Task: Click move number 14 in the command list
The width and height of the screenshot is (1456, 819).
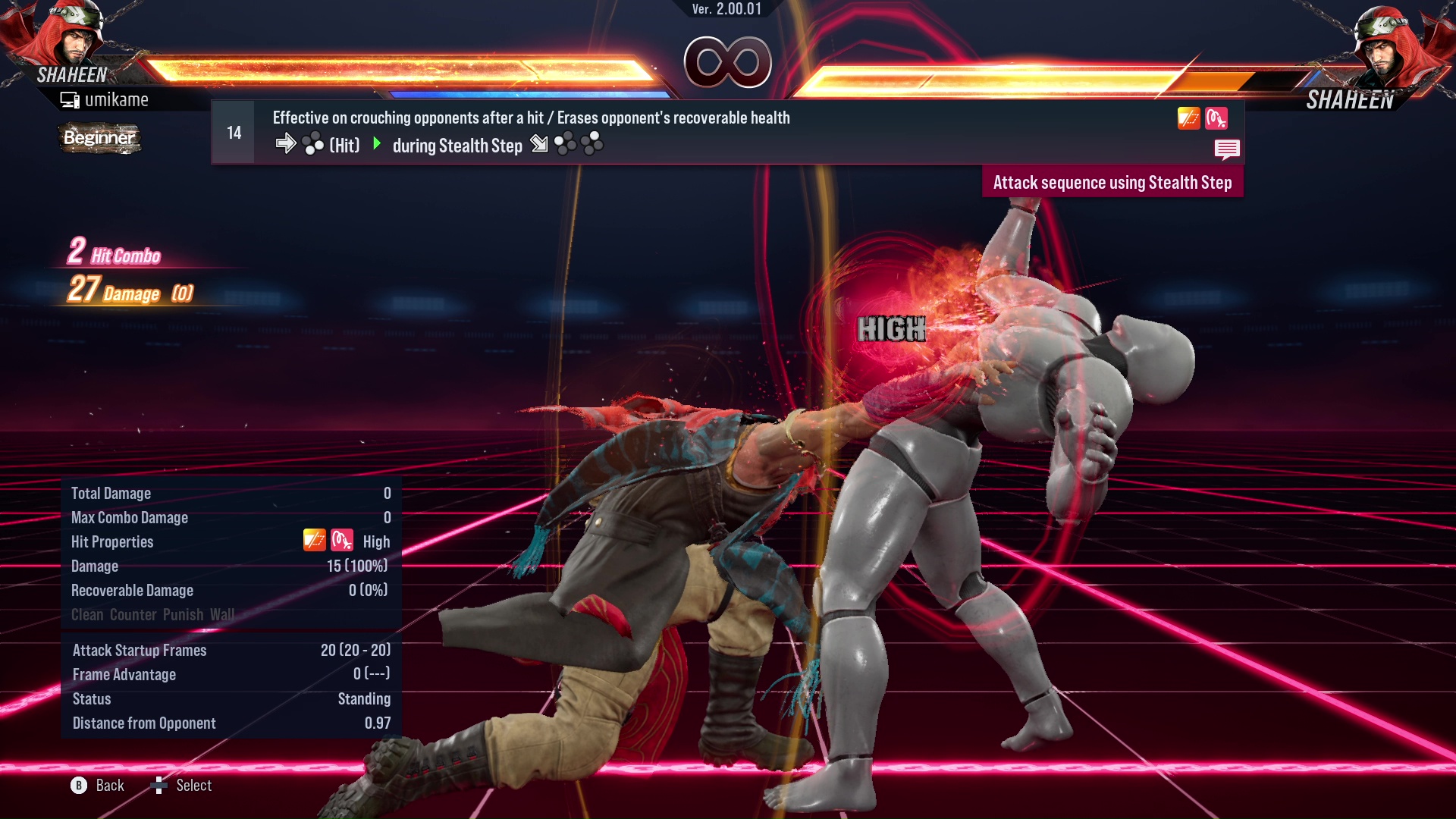Action: [x=233, y=131]
